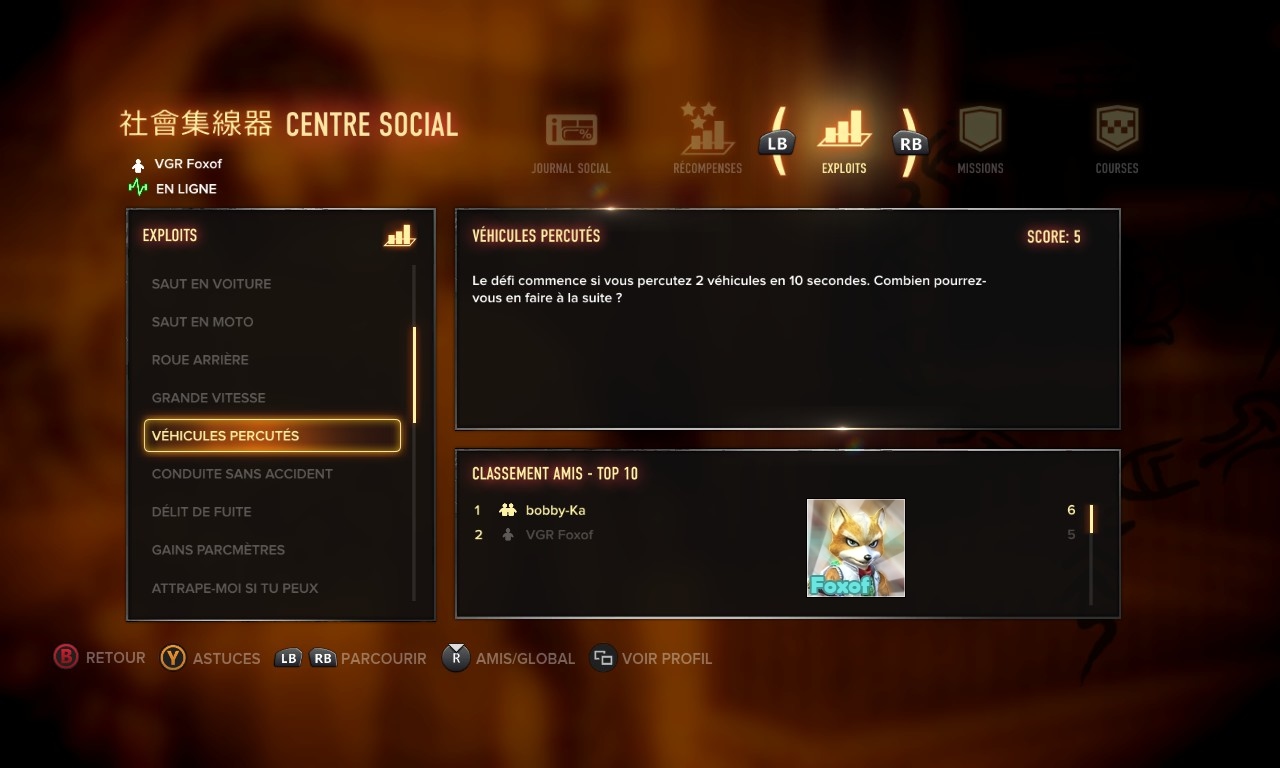Select bobby-Ka in the friends leaderboard
Image resolution: width=1280 pixels, height=768 pixels.
tap(555, 510)
